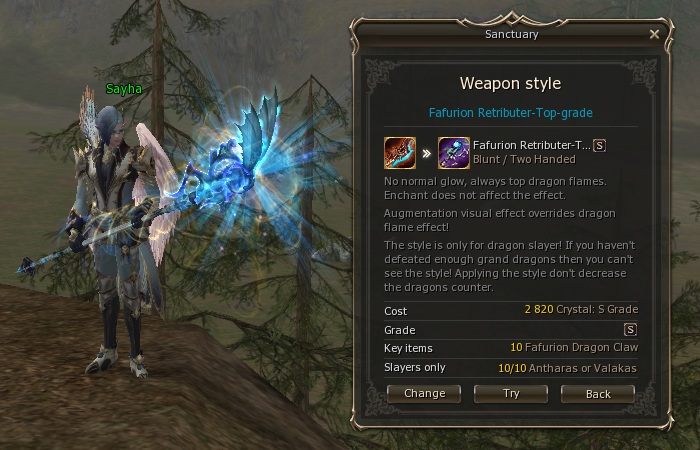
Task: Go Back from Weapon style
Action: (598, 394)
